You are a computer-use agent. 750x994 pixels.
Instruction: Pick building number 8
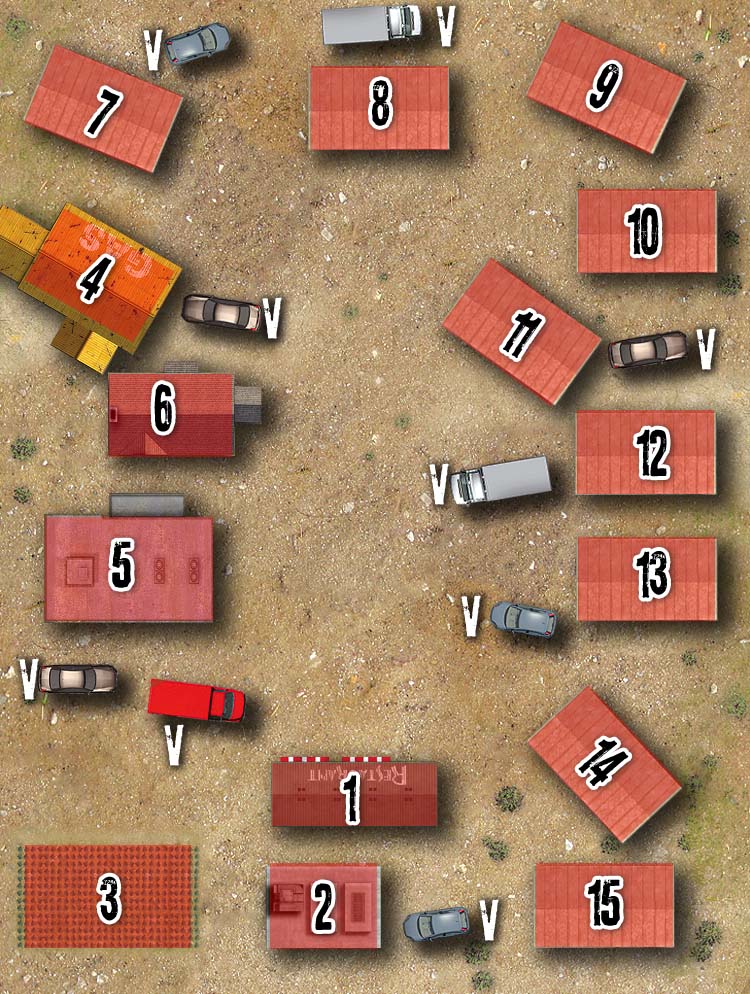point(379,108)
